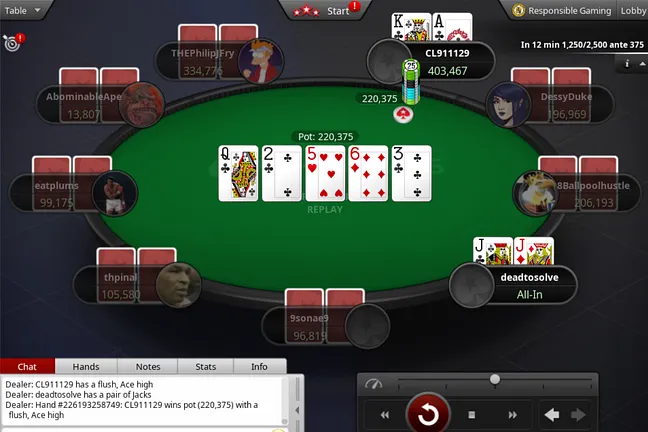This screenshot has height=432, width=648.
Task: Click the target icon with red alert
Action: click(x=12, y=43)
